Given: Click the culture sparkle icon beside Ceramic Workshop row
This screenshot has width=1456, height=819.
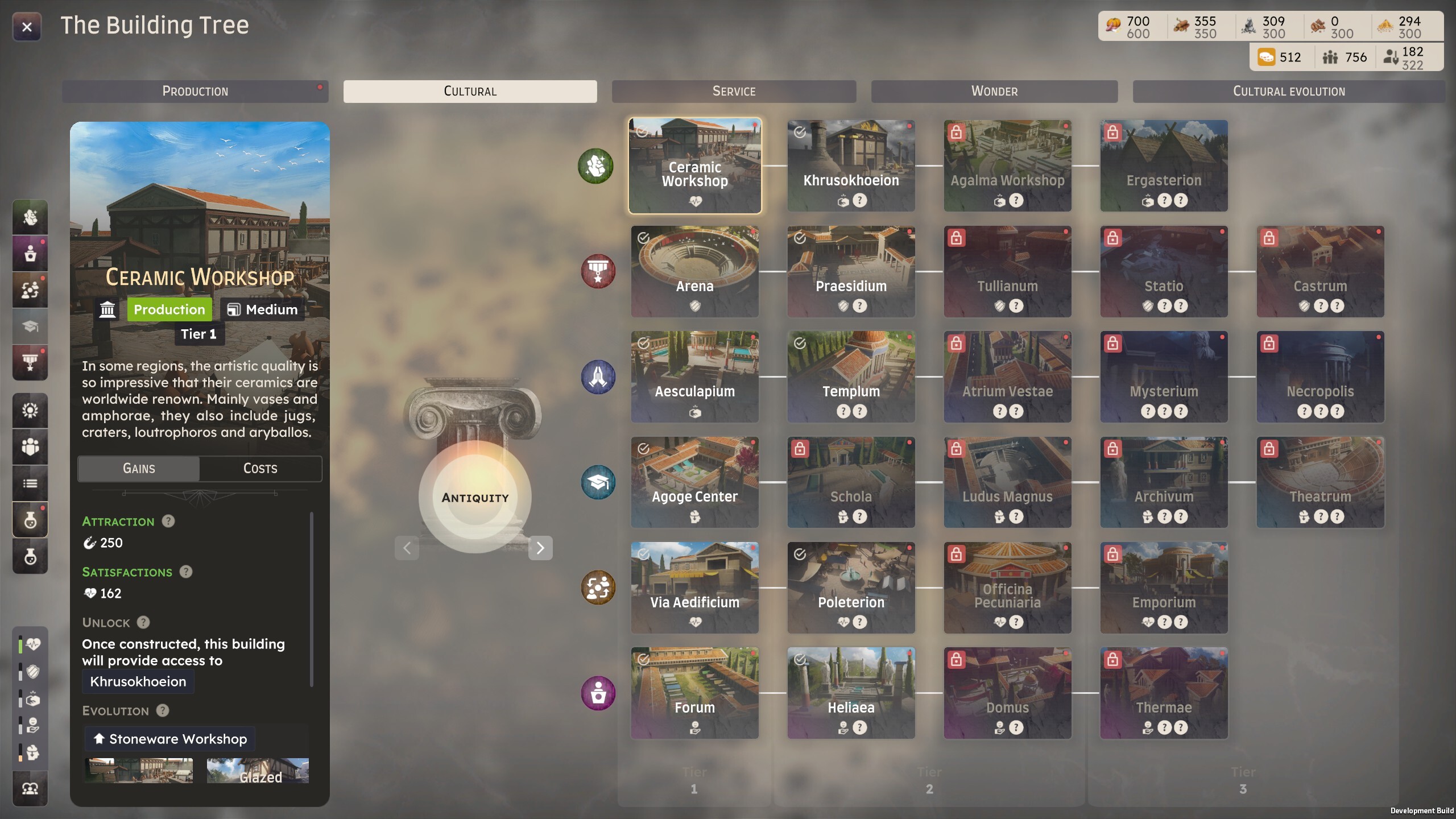Looking at the screenshot, I should click(x=595, y=166).
